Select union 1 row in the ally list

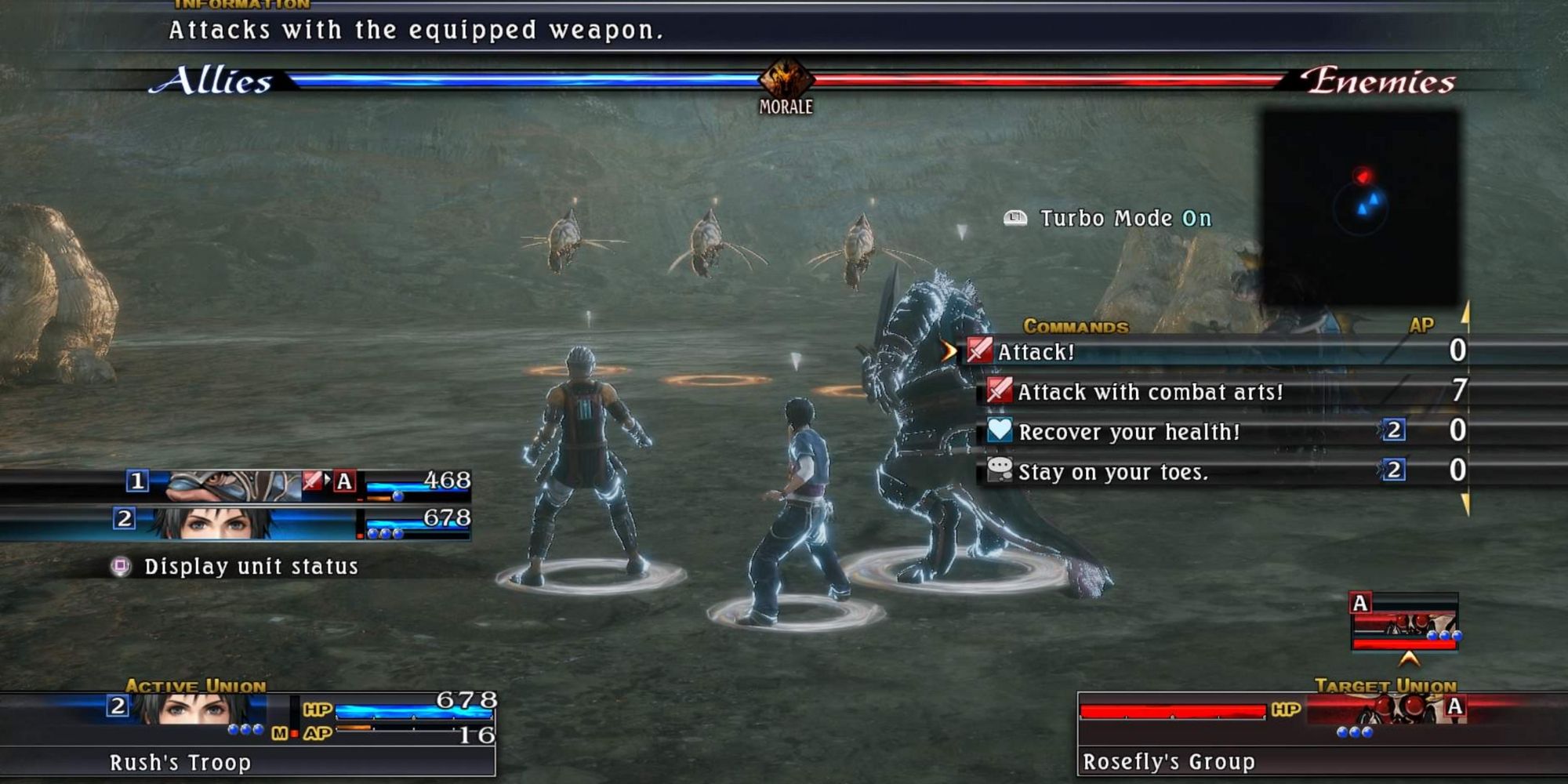(298, 482)
